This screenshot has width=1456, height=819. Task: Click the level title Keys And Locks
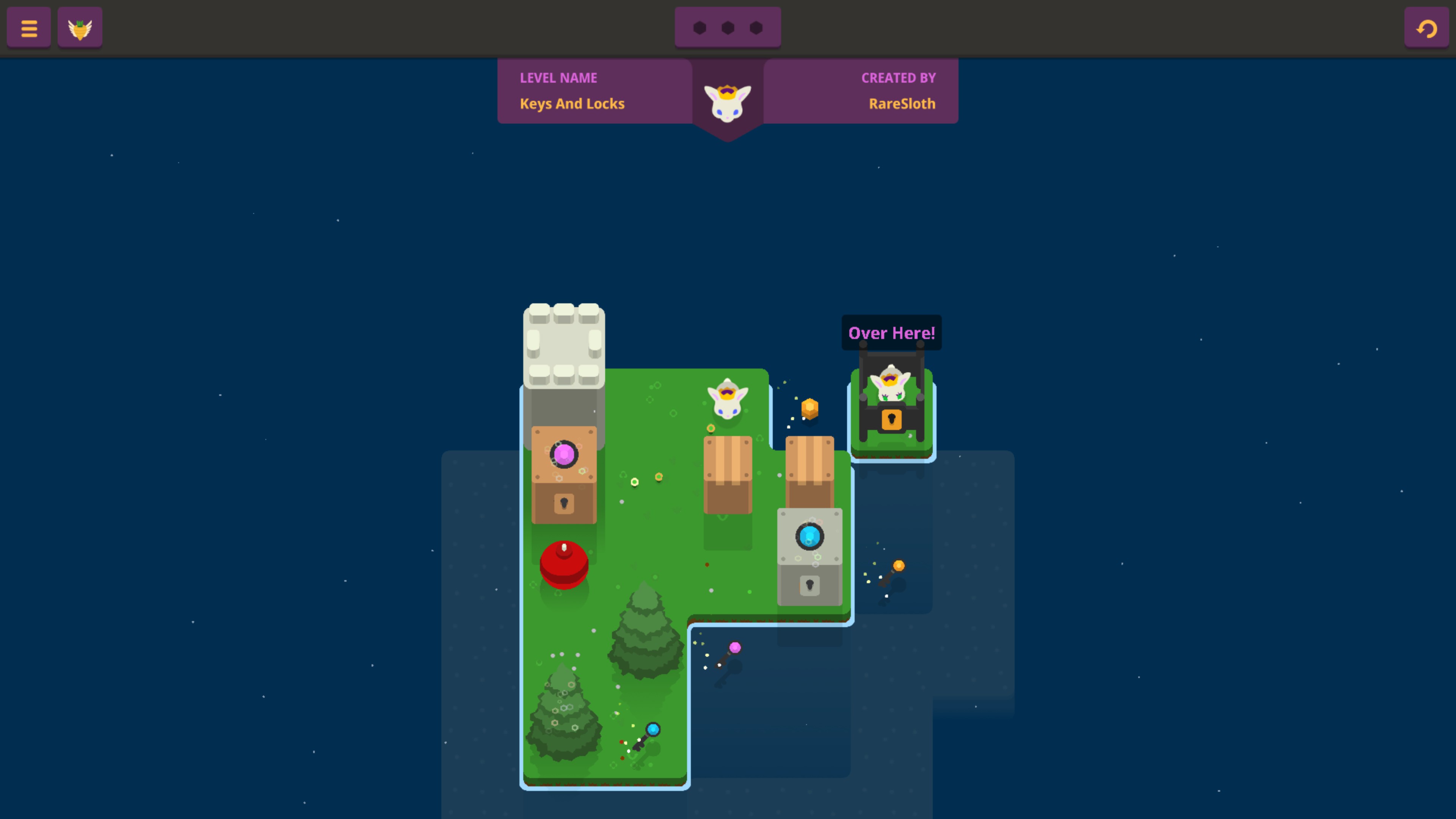tap(572, 104)
